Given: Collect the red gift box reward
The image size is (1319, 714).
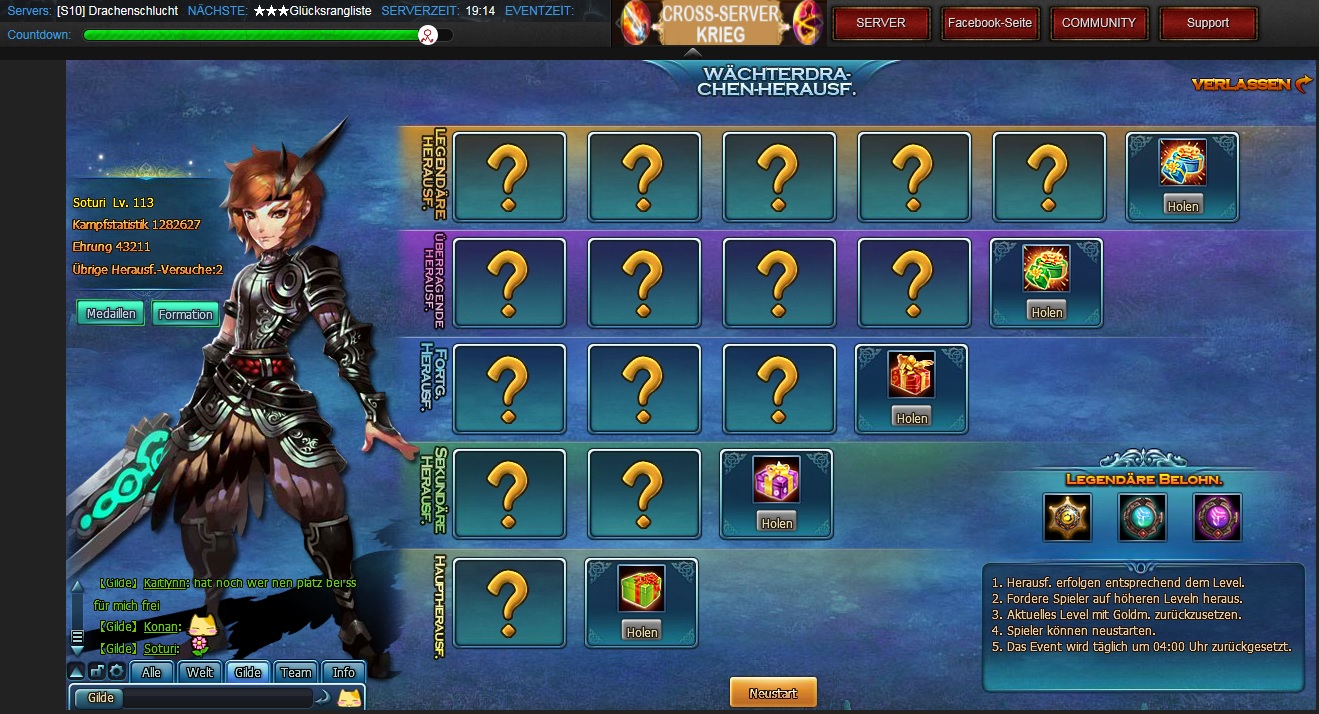Looking at the screenshot, I should [x=911, y=418].
